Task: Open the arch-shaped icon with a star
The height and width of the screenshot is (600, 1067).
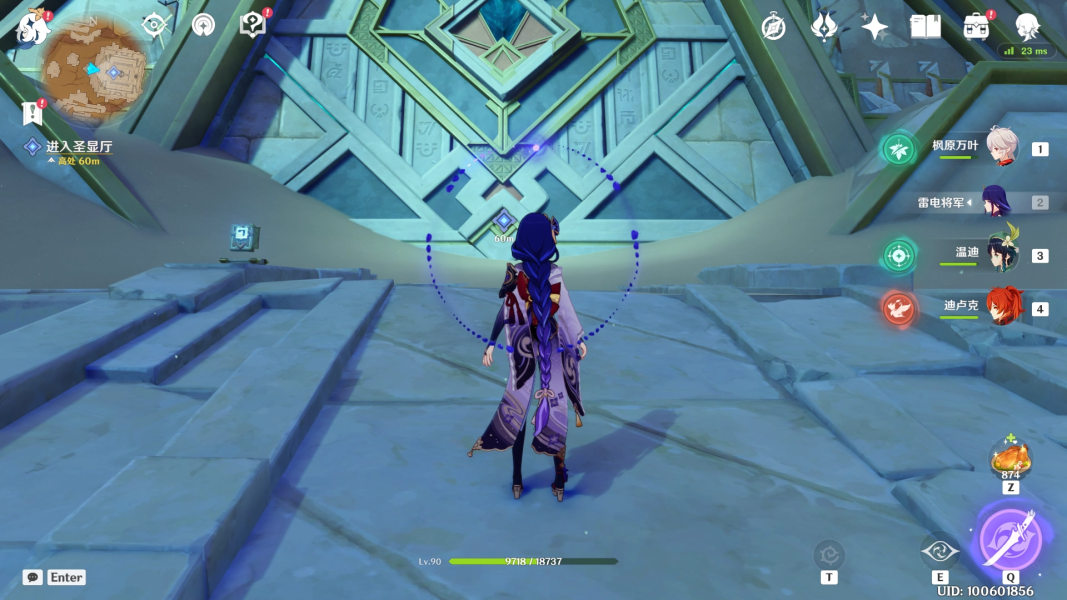Action: coord(203,25)
